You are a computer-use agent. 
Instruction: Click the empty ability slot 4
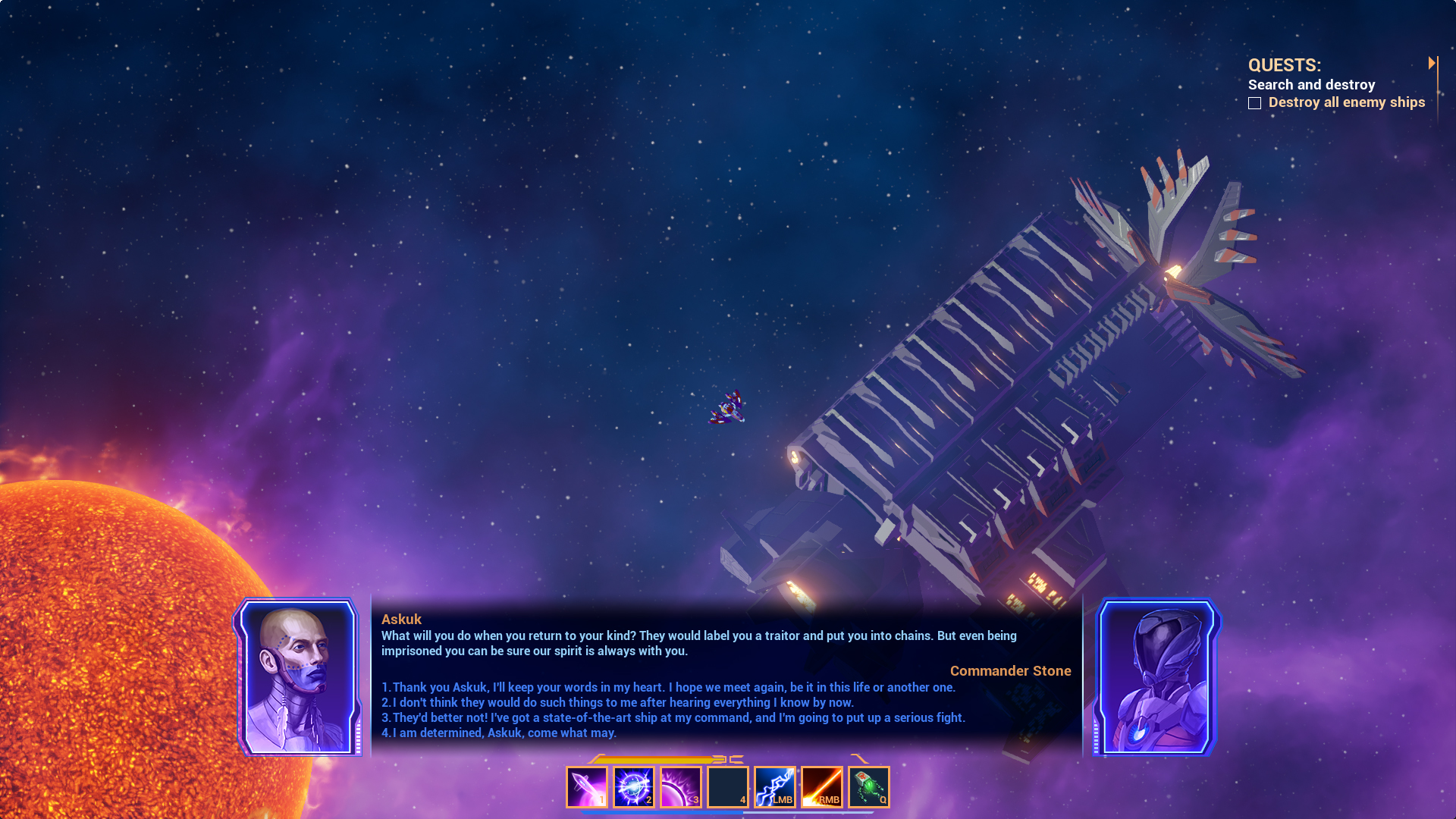point(727,786)
